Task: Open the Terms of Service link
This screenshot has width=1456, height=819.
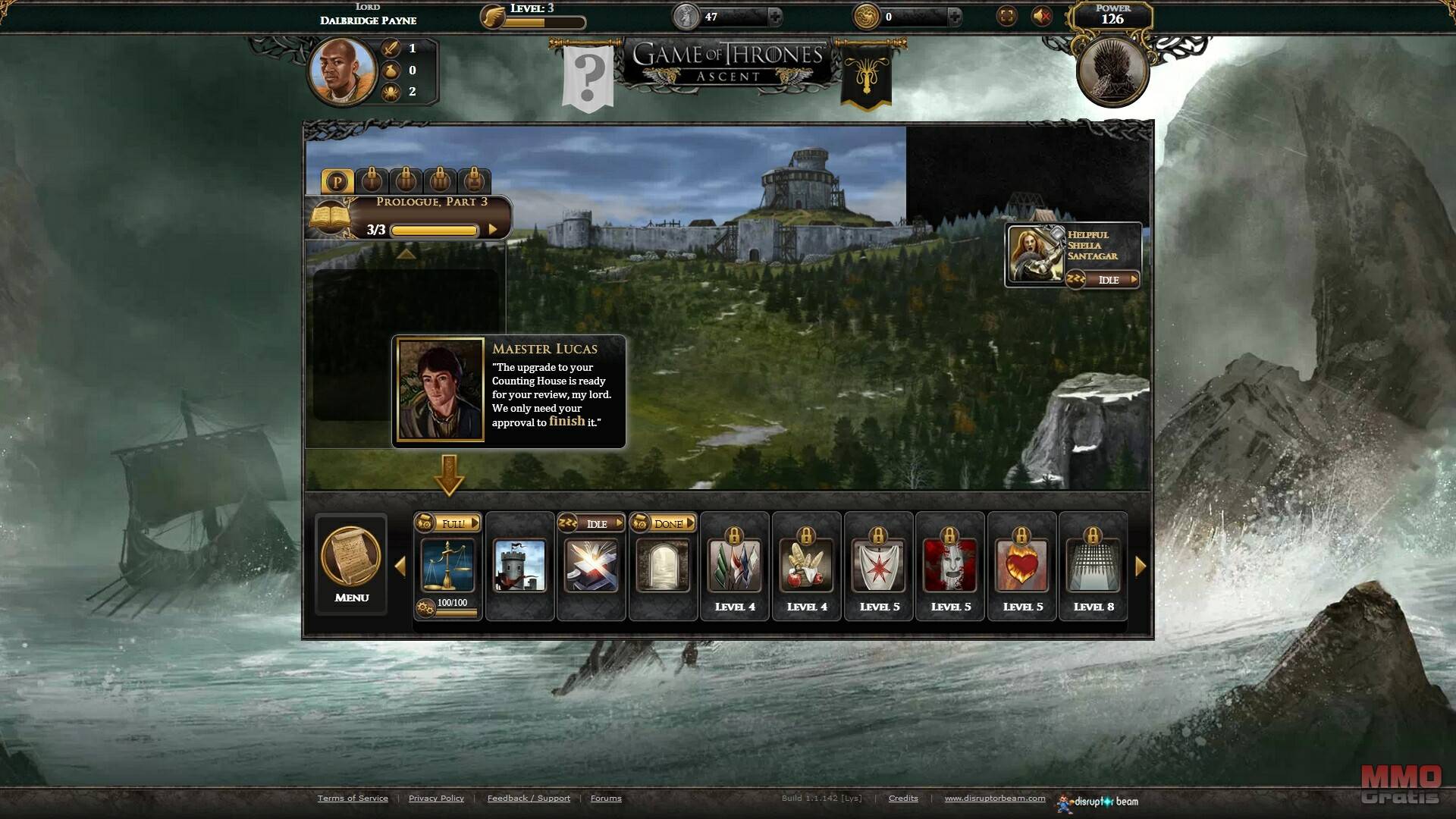Action: [x=353, y=798]
